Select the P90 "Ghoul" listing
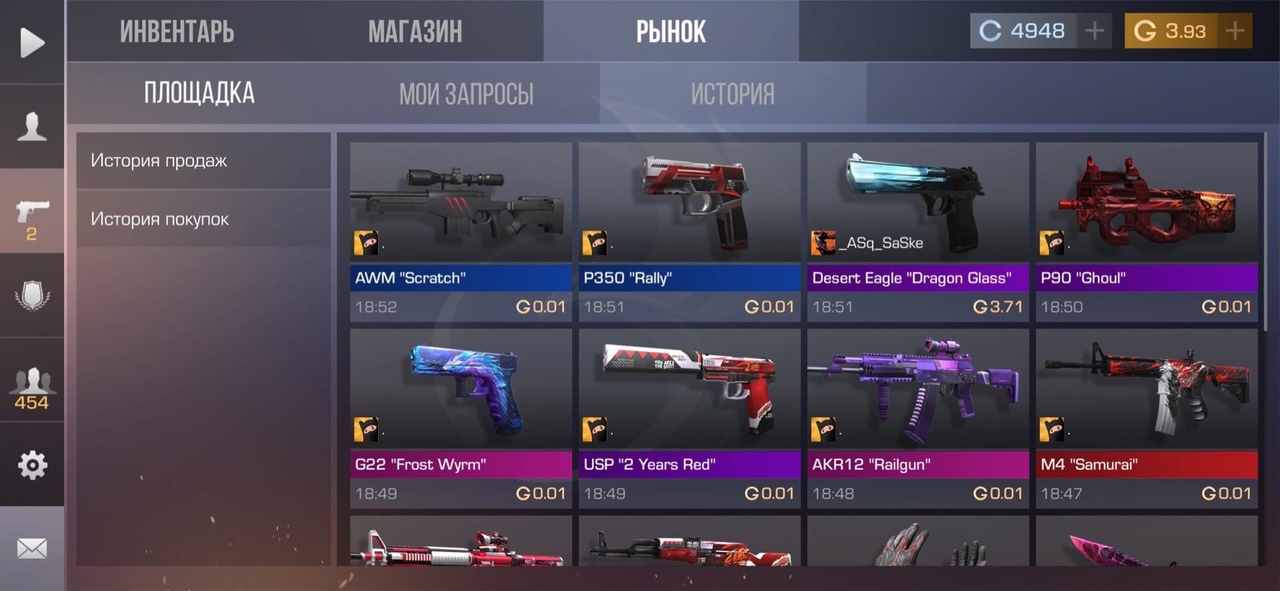Viewport: 1280px width, 591px height. coord(1146,231)
